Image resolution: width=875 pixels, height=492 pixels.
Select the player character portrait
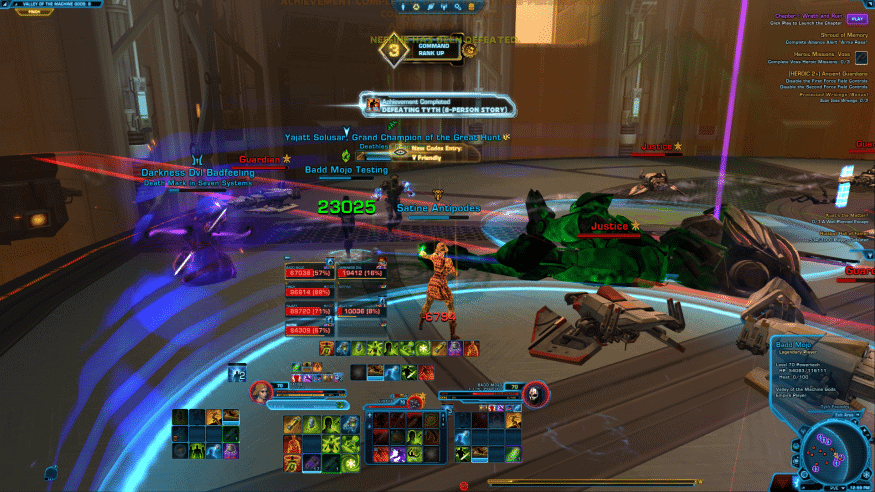coord(263,391)
